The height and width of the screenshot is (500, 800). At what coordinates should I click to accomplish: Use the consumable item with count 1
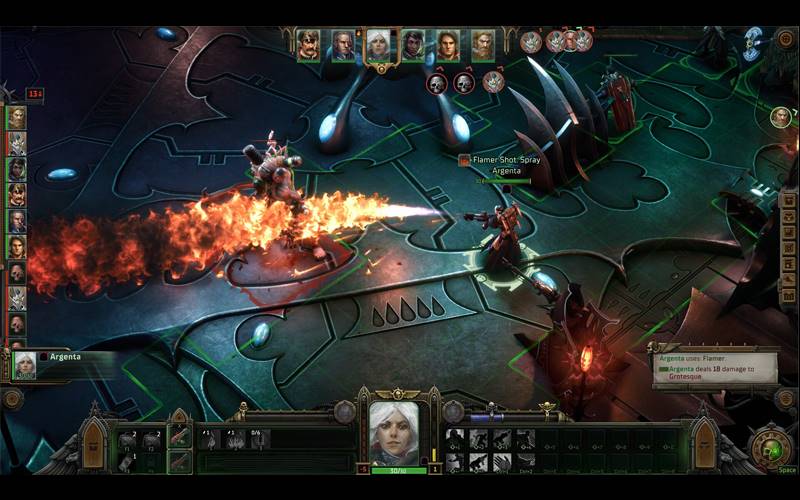(126, 462)
